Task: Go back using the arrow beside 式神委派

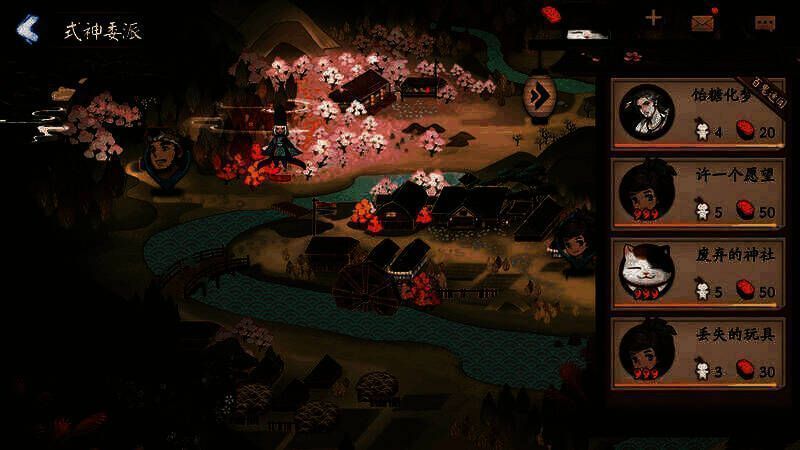Action: [x=28, y=29]
